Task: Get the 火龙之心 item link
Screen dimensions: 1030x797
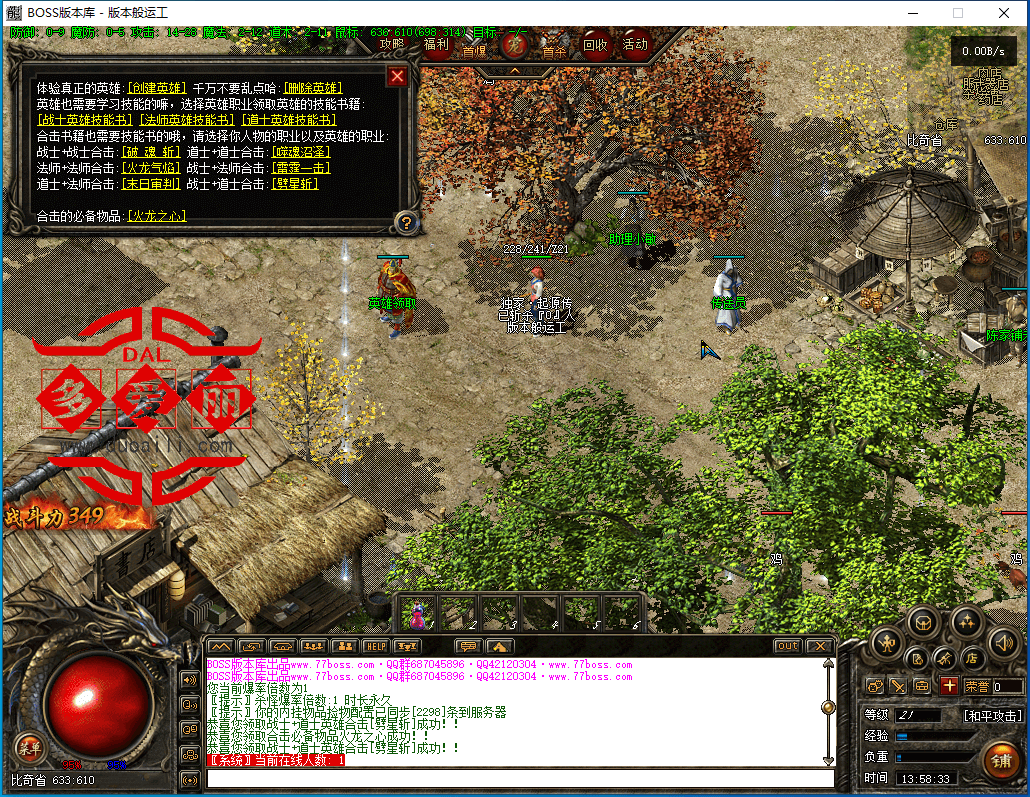Action: tap(157, 216)
